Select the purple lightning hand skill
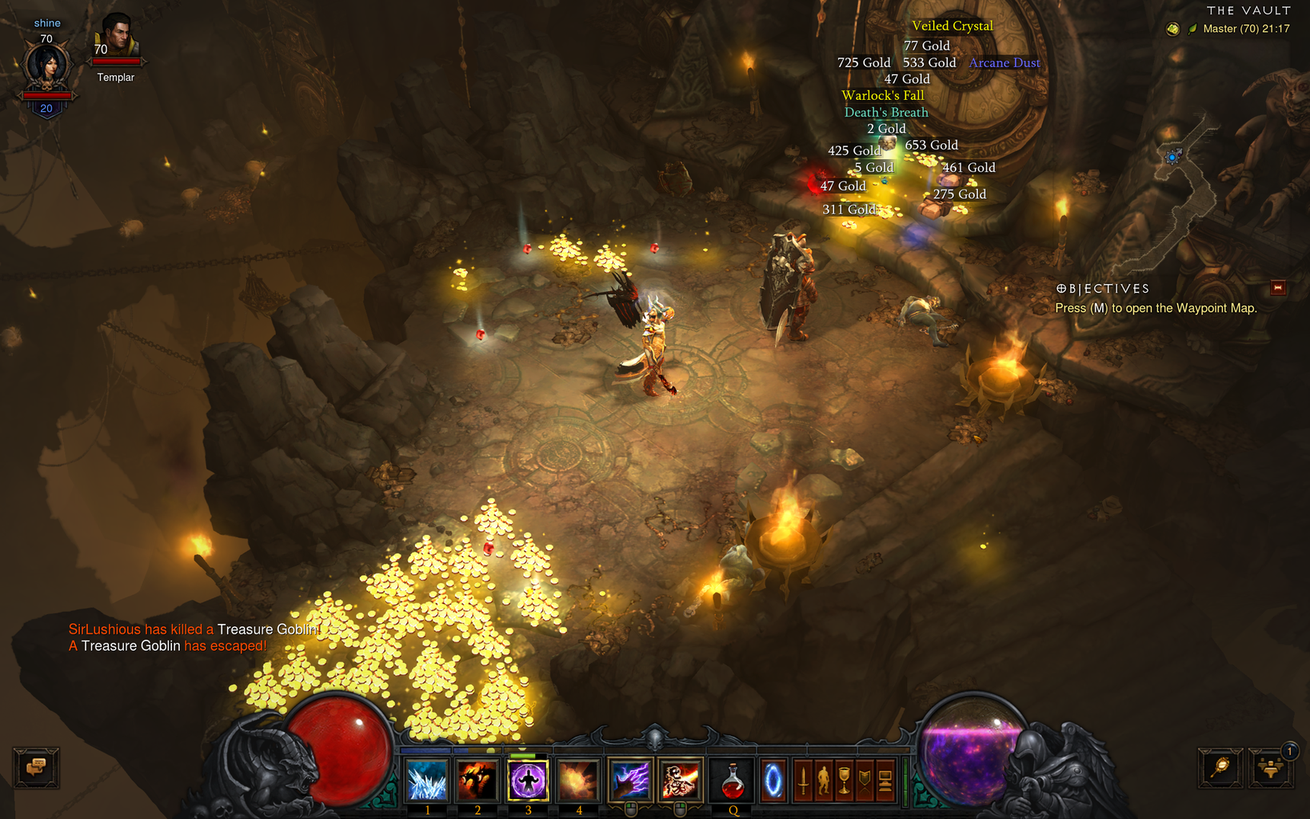Viewport: 1310px width, 819px height. tap(630, 779)
